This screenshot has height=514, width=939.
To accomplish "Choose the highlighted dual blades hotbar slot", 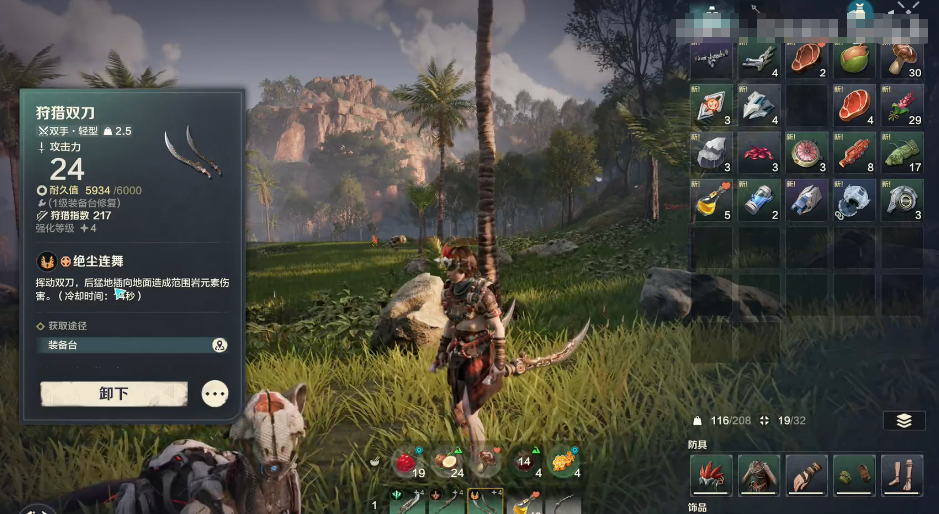I will click(x=485, y=502).
